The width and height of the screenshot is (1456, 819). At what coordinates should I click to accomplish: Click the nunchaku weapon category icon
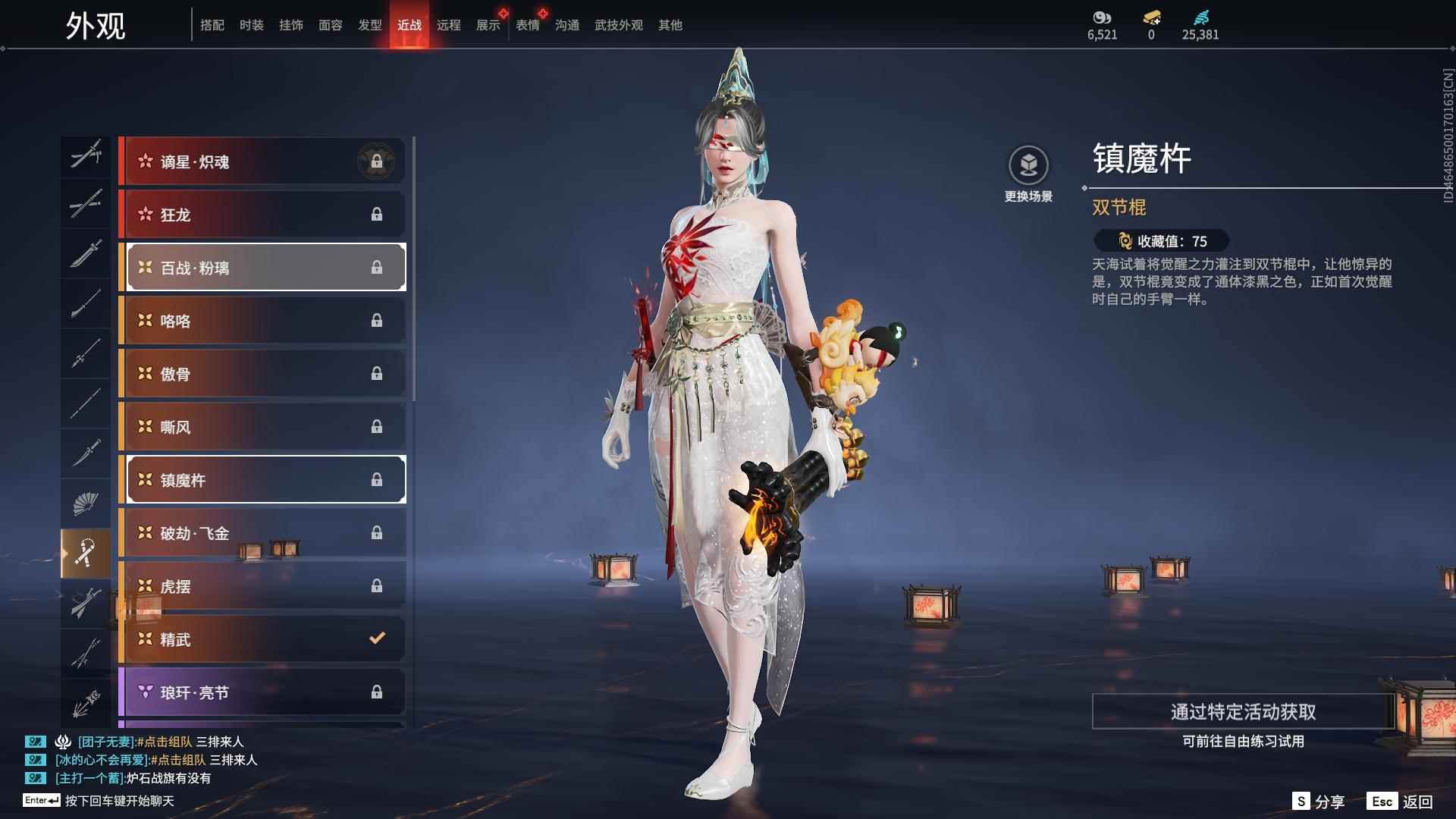tap(86, 552)
